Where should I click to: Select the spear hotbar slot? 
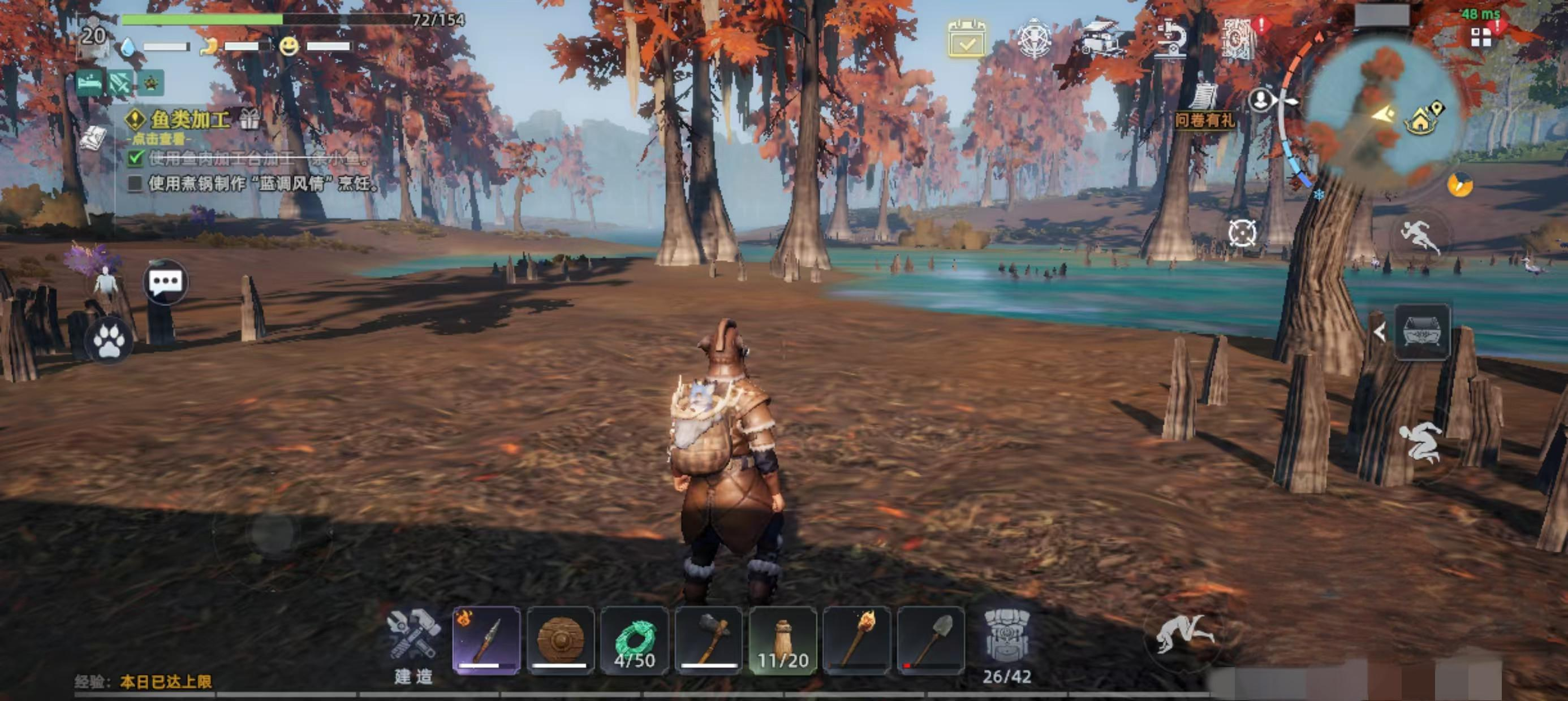pos(486,640)
